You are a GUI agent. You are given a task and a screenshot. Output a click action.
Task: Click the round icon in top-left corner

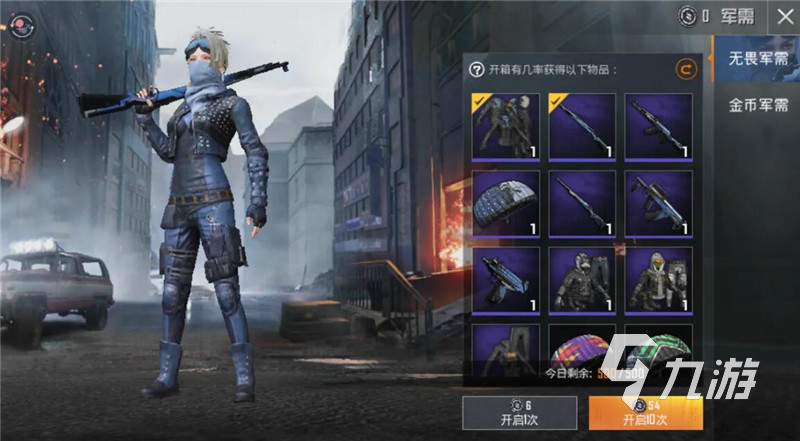(19, 23)
